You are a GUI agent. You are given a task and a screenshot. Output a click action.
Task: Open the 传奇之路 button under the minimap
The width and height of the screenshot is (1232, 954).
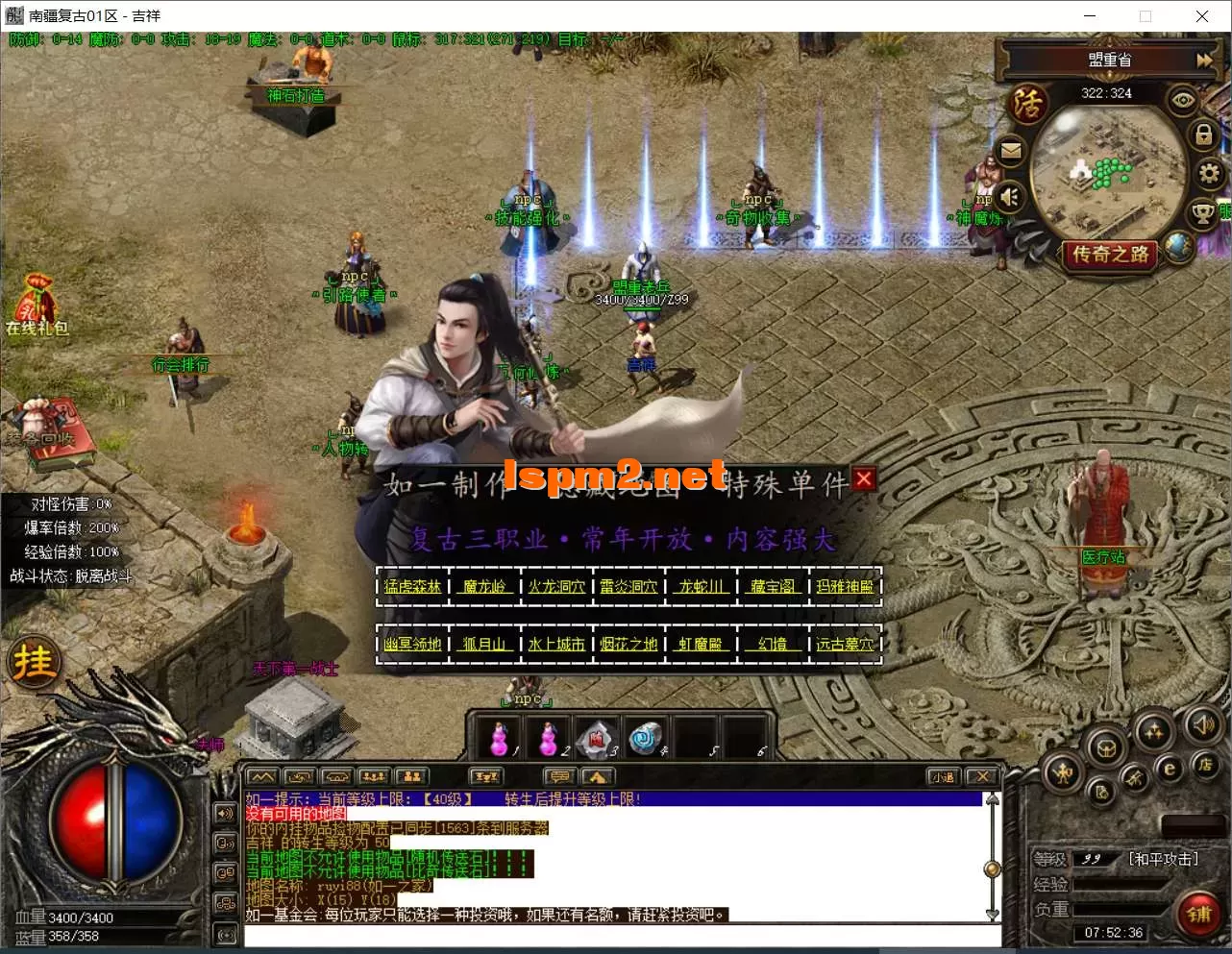click(x=1110, y=255)
